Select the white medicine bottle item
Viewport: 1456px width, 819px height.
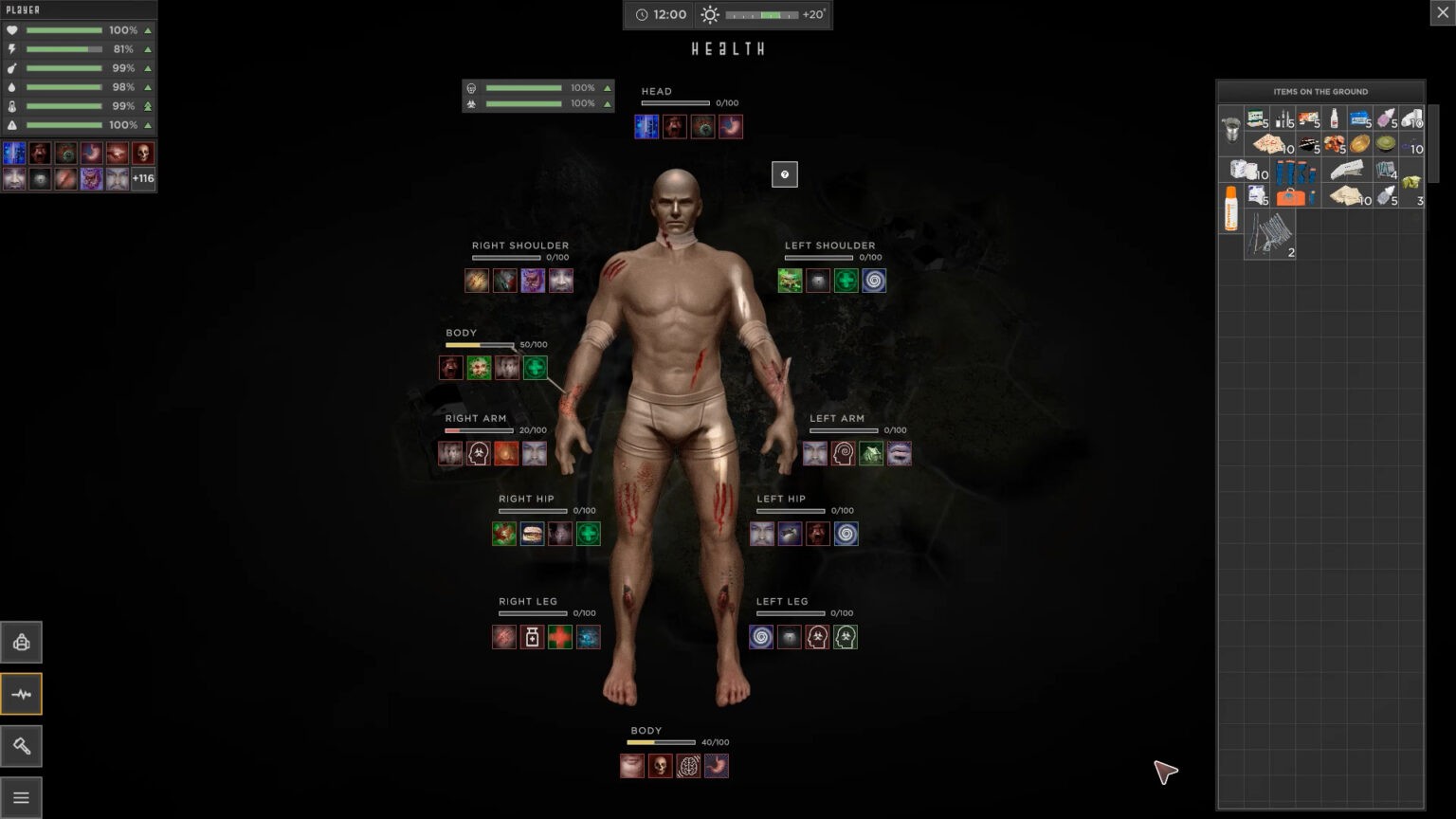(1334, 118)
